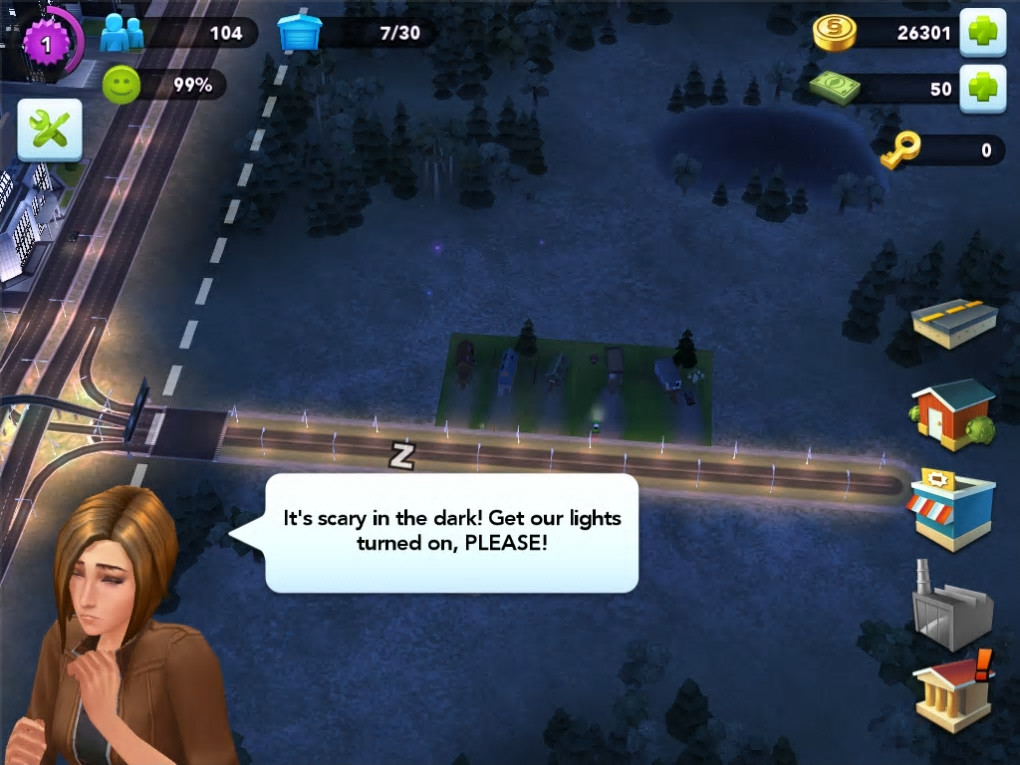Select the residential house build menu
The image size is (1020, 765).
[952, 412]
